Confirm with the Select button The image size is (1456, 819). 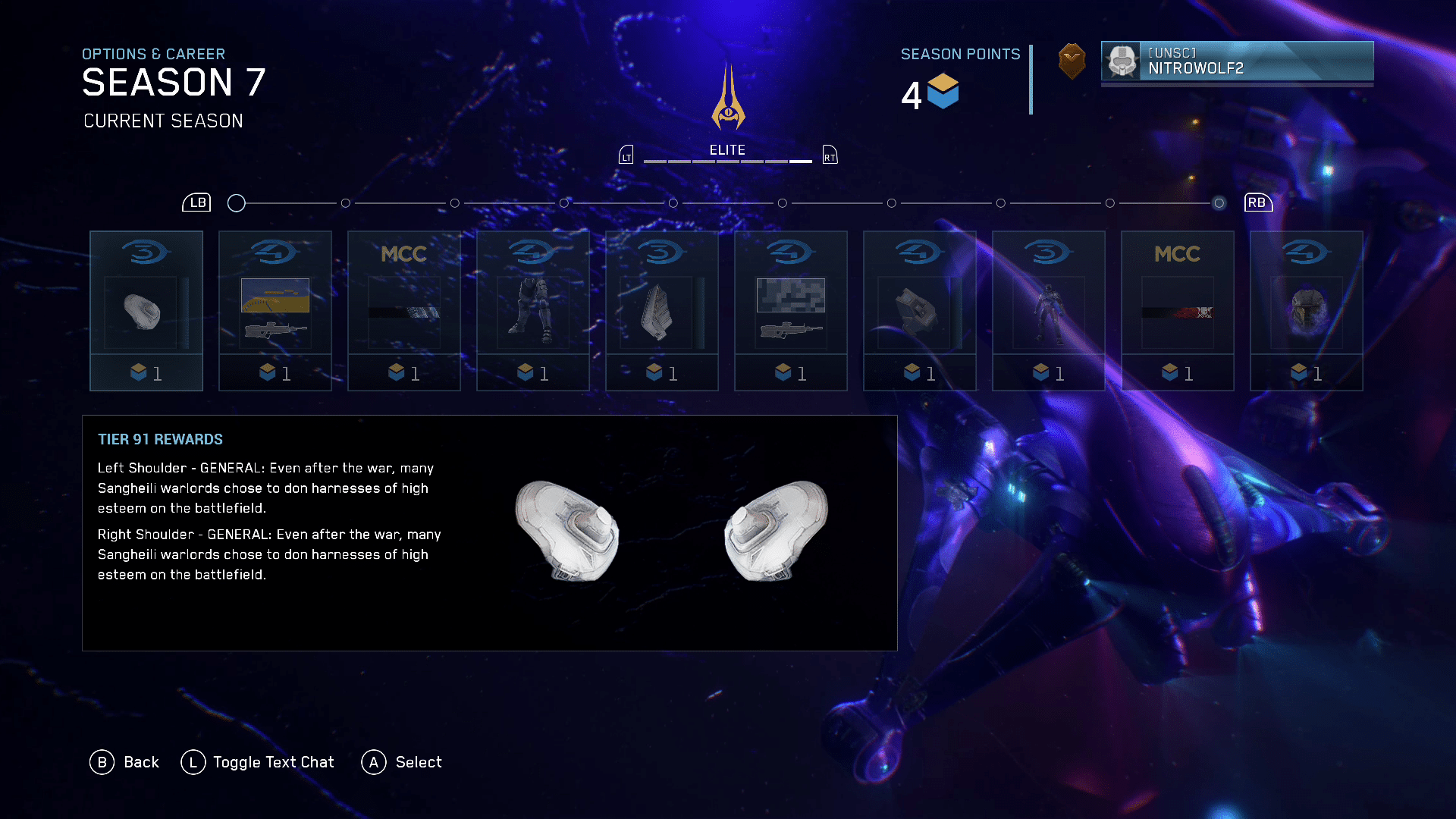click(402, 762)
